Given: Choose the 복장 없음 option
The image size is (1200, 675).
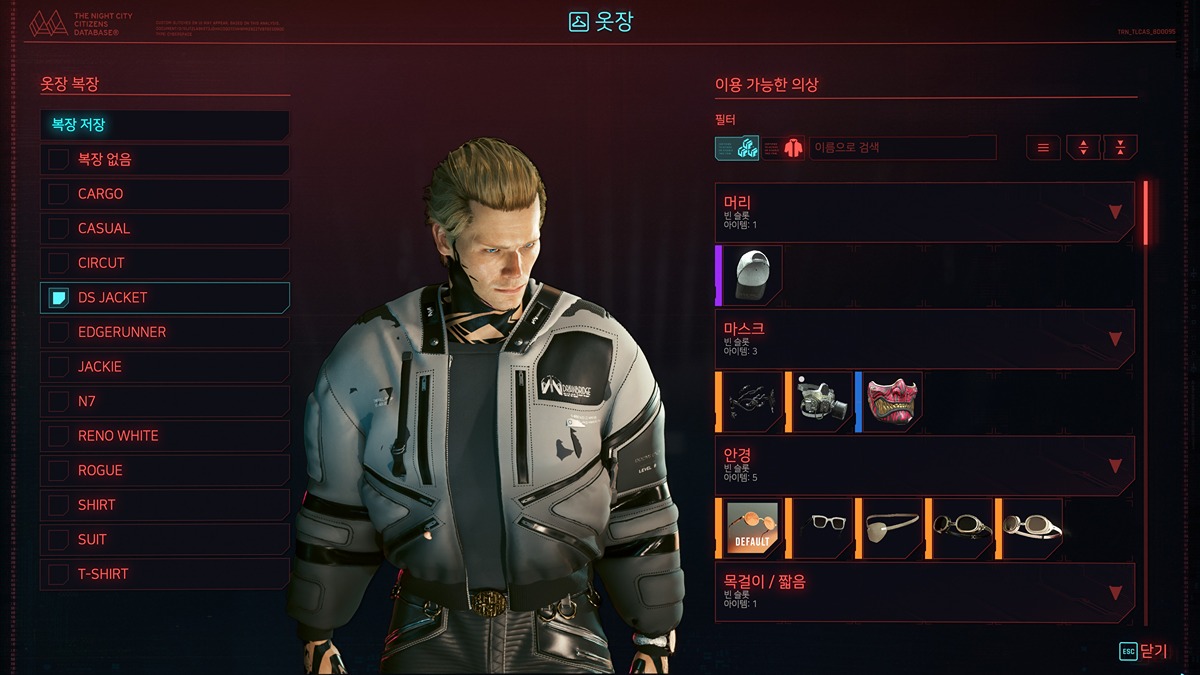Looking at the screenshot, I should tap(165, 160).
